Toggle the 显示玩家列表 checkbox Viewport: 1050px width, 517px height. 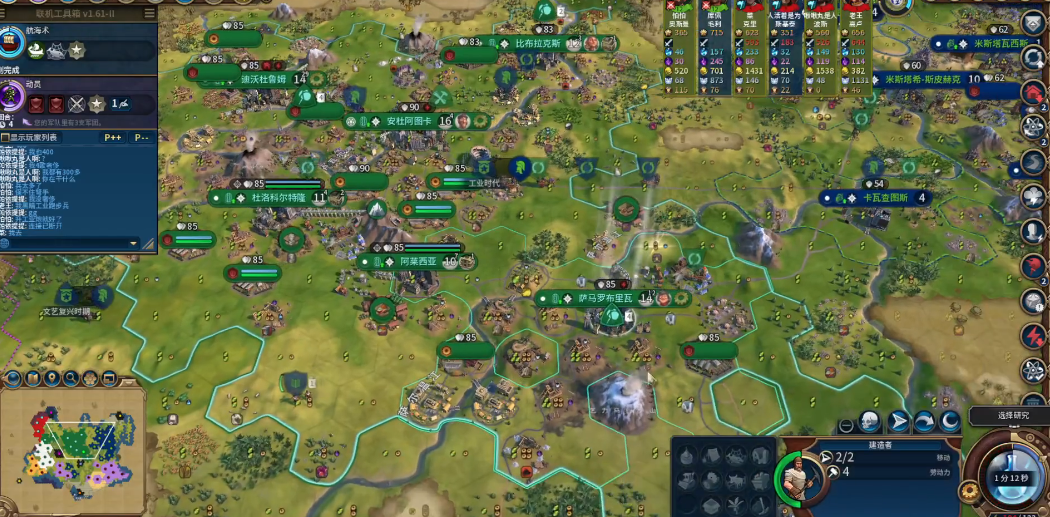8,137
